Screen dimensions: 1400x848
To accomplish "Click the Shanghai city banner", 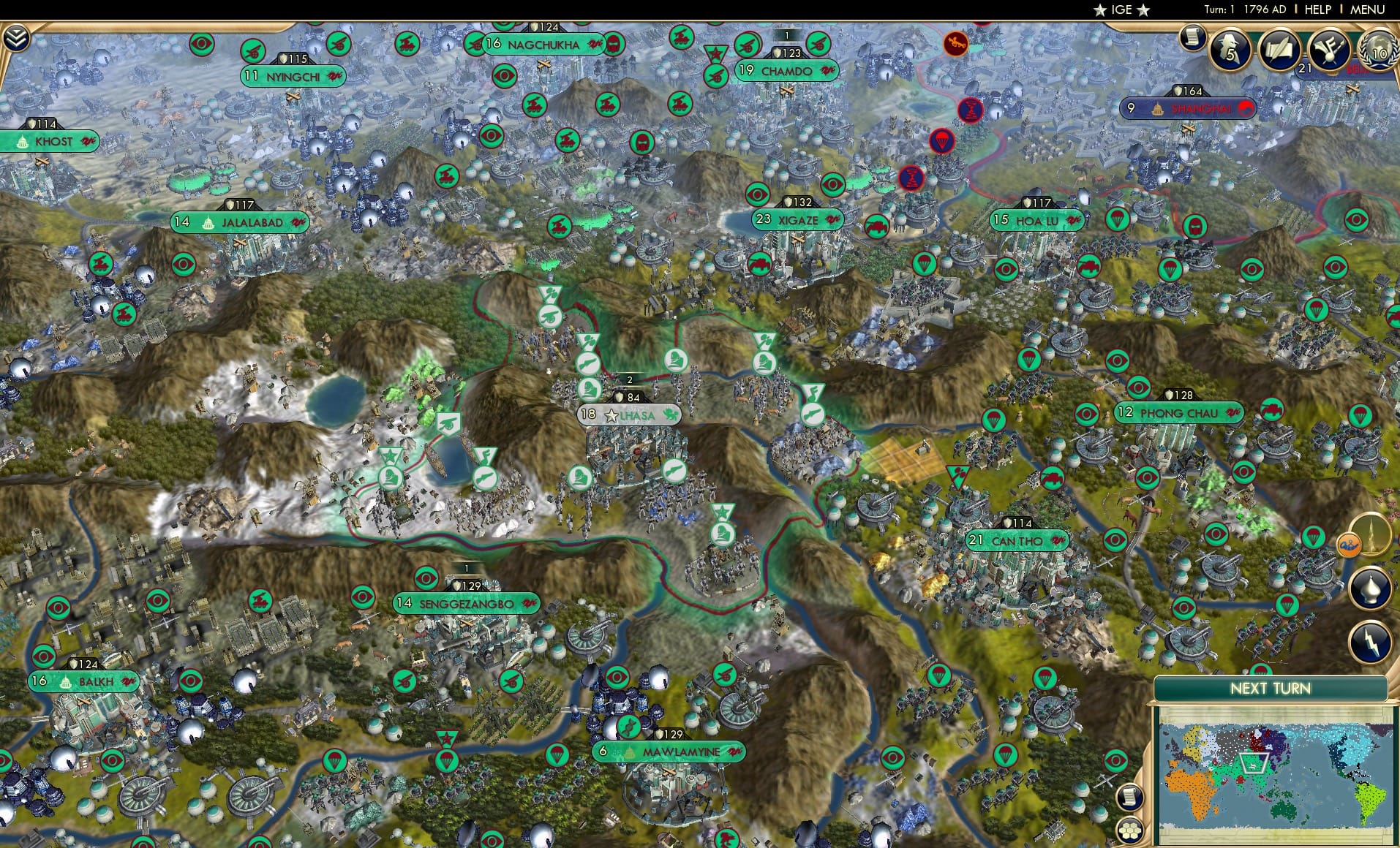I will pyautogui.click(x=1187, y=107).
